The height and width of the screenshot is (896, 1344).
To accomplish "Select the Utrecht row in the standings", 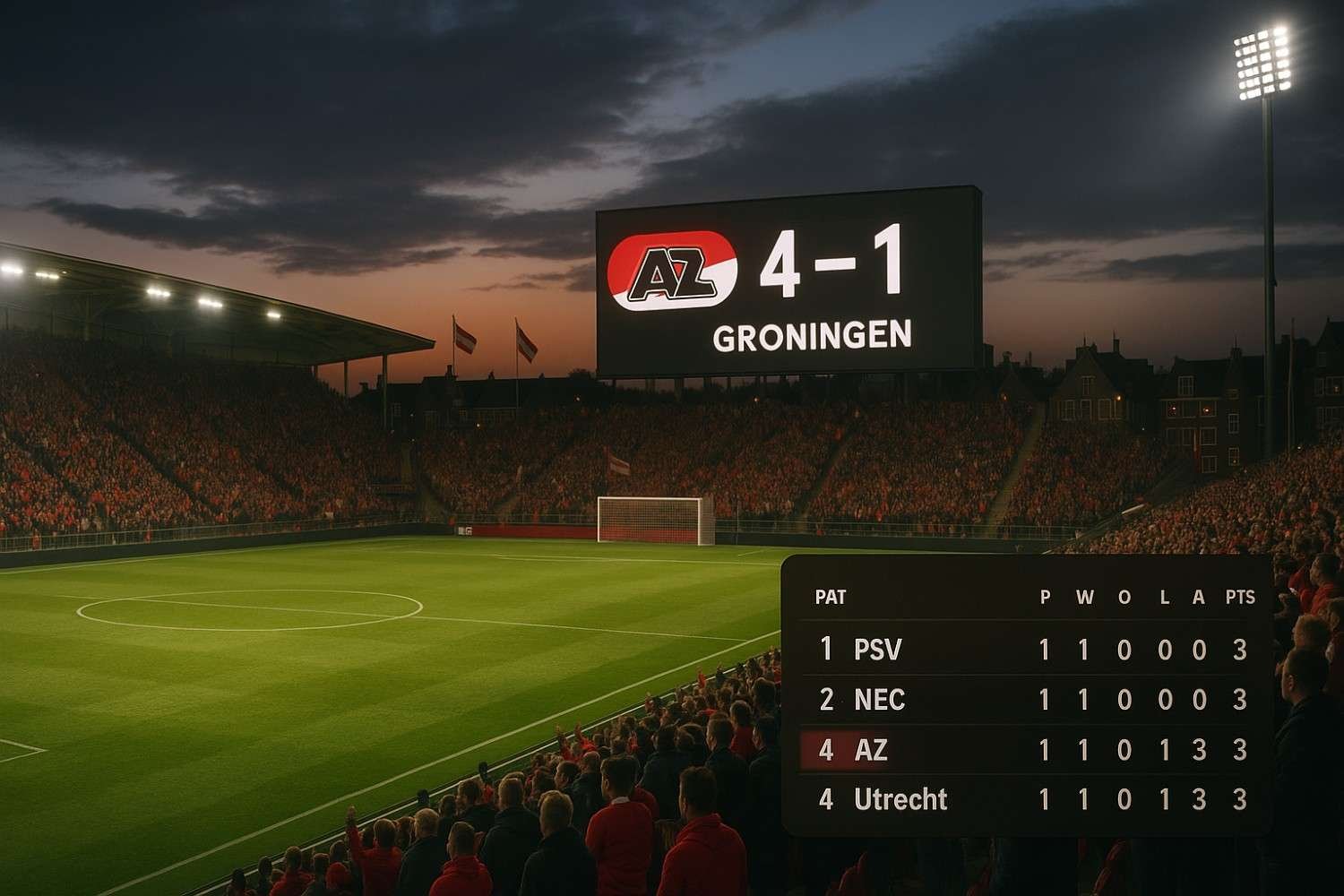I will [x=1026, y=799].
